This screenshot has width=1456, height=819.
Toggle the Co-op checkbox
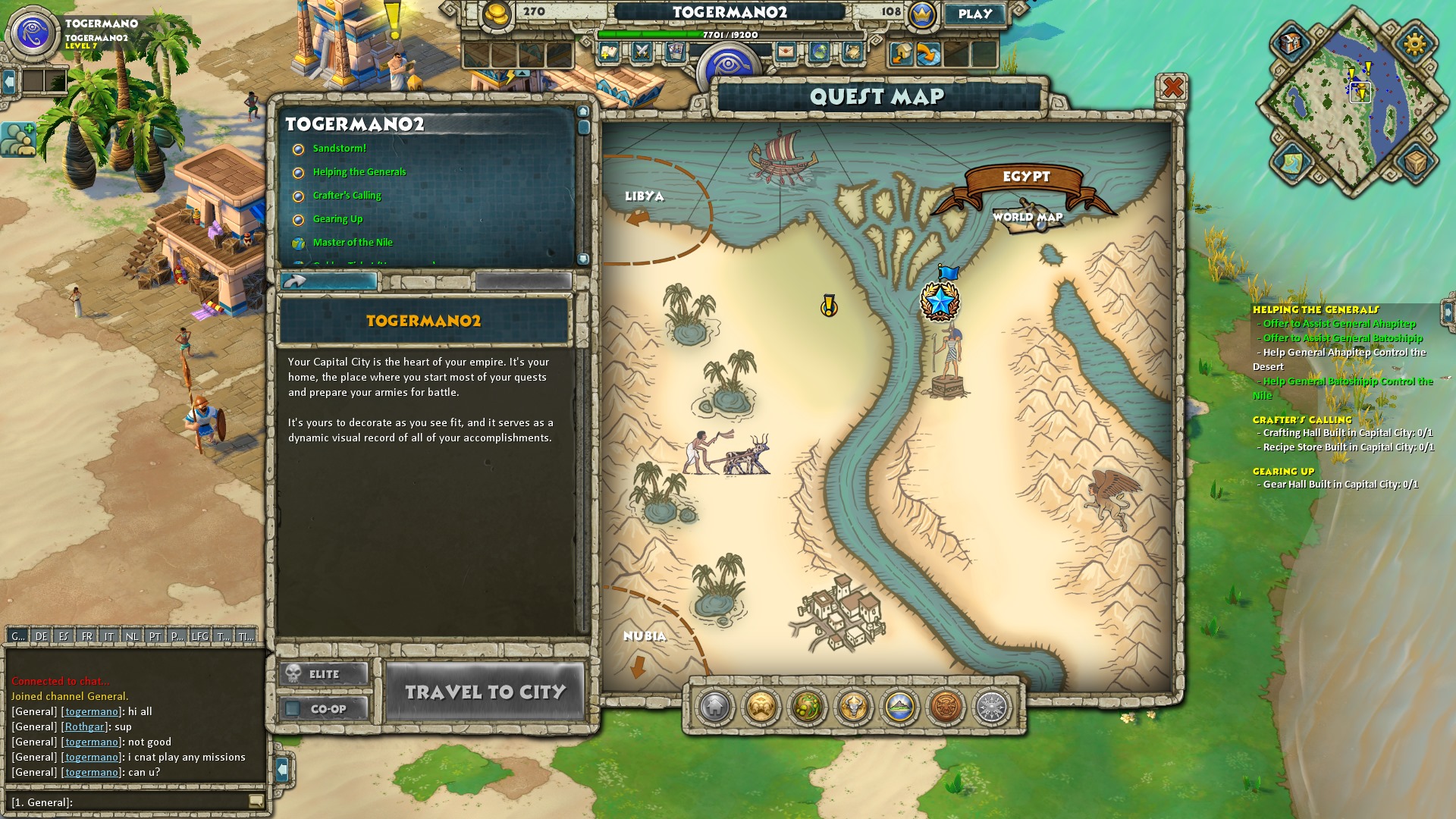pyautogui.click(x=293, y=709)
